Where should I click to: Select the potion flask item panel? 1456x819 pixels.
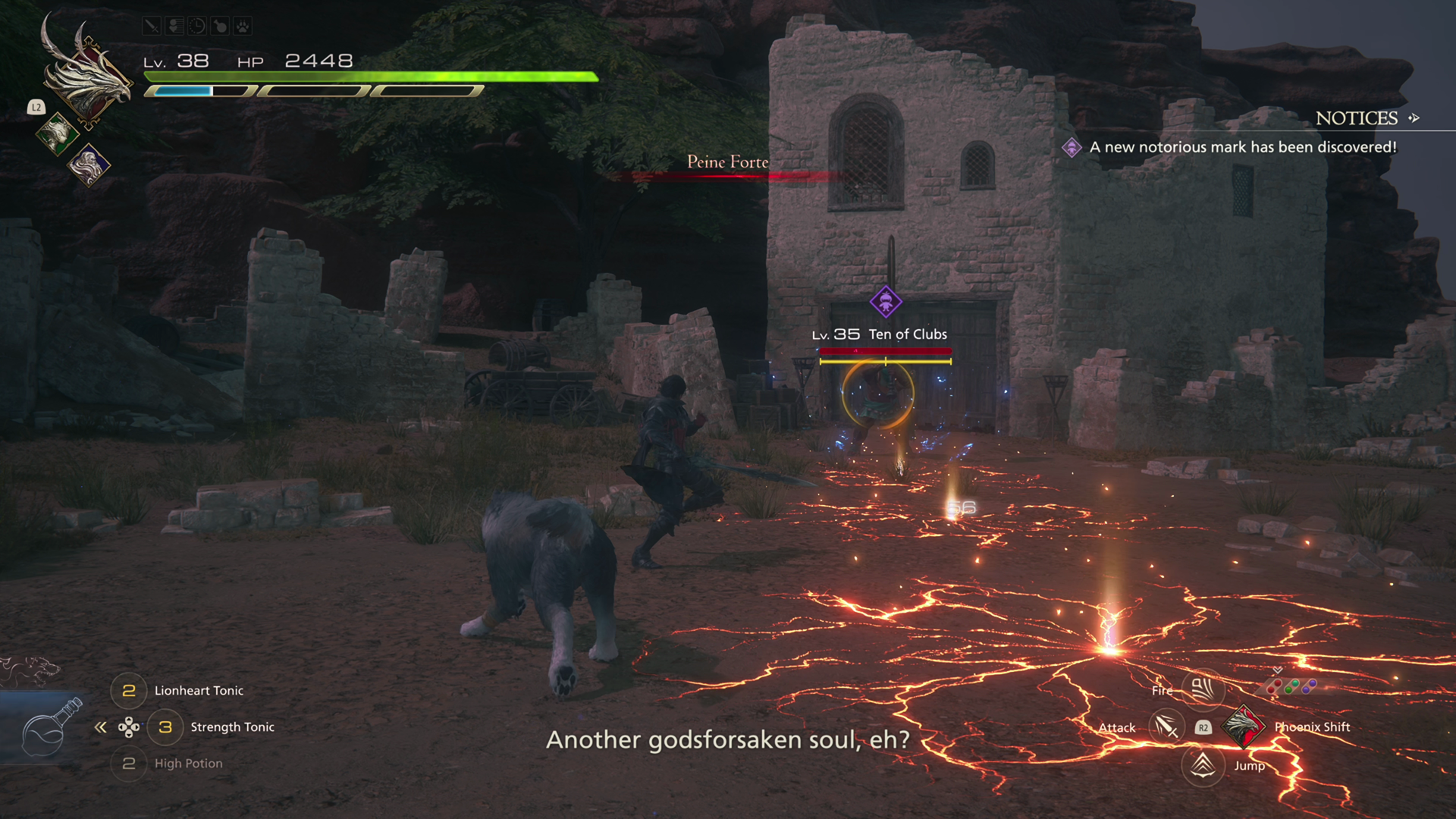point(47,730)
